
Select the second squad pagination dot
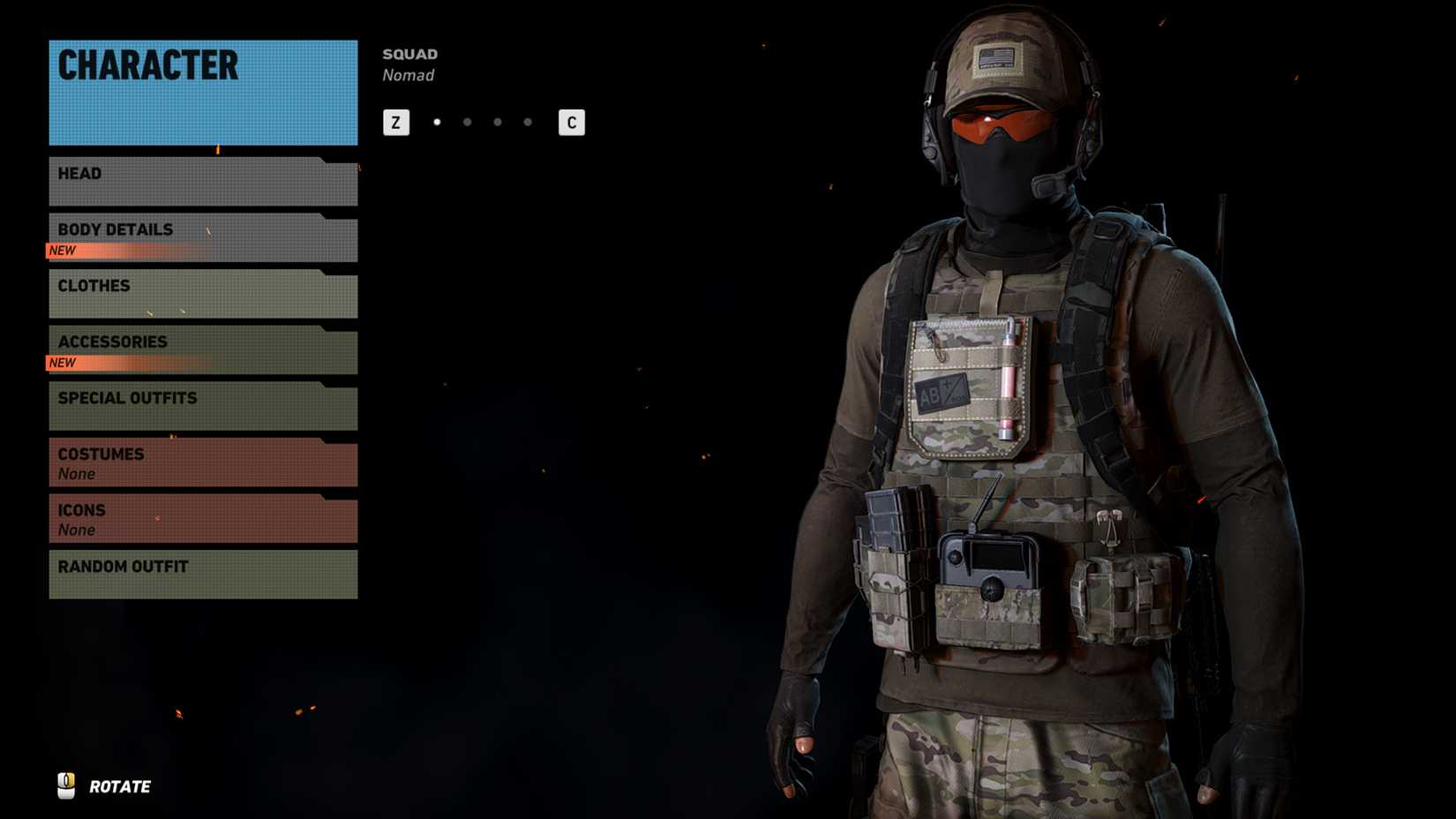468,122
